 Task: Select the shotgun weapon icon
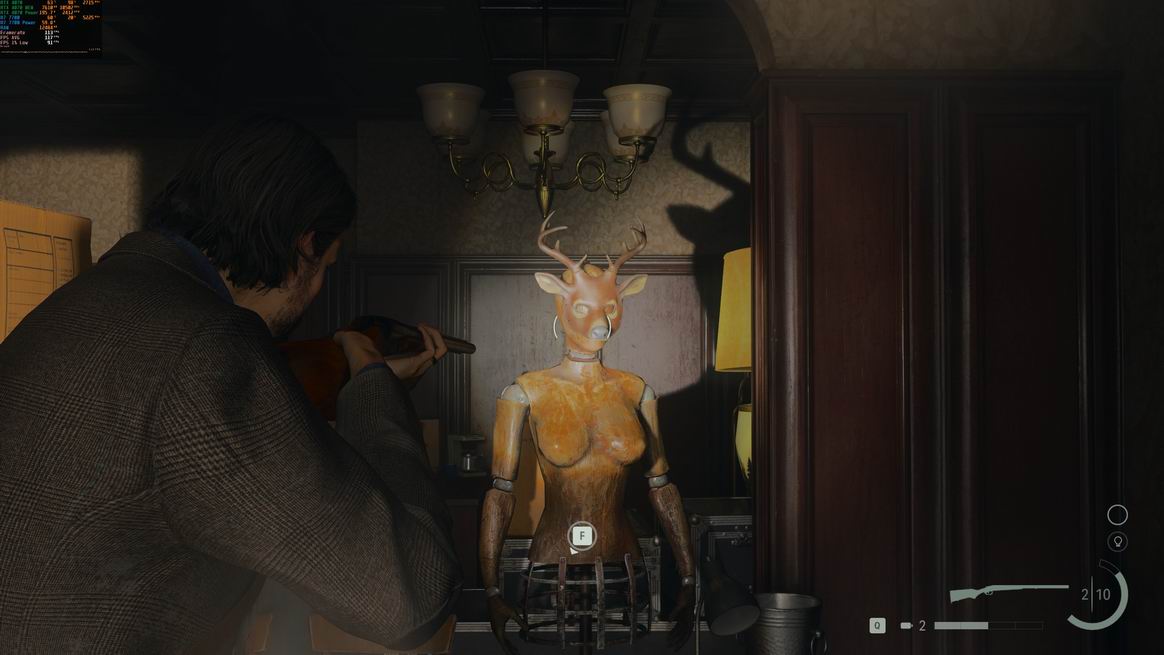click(1008, 594)
